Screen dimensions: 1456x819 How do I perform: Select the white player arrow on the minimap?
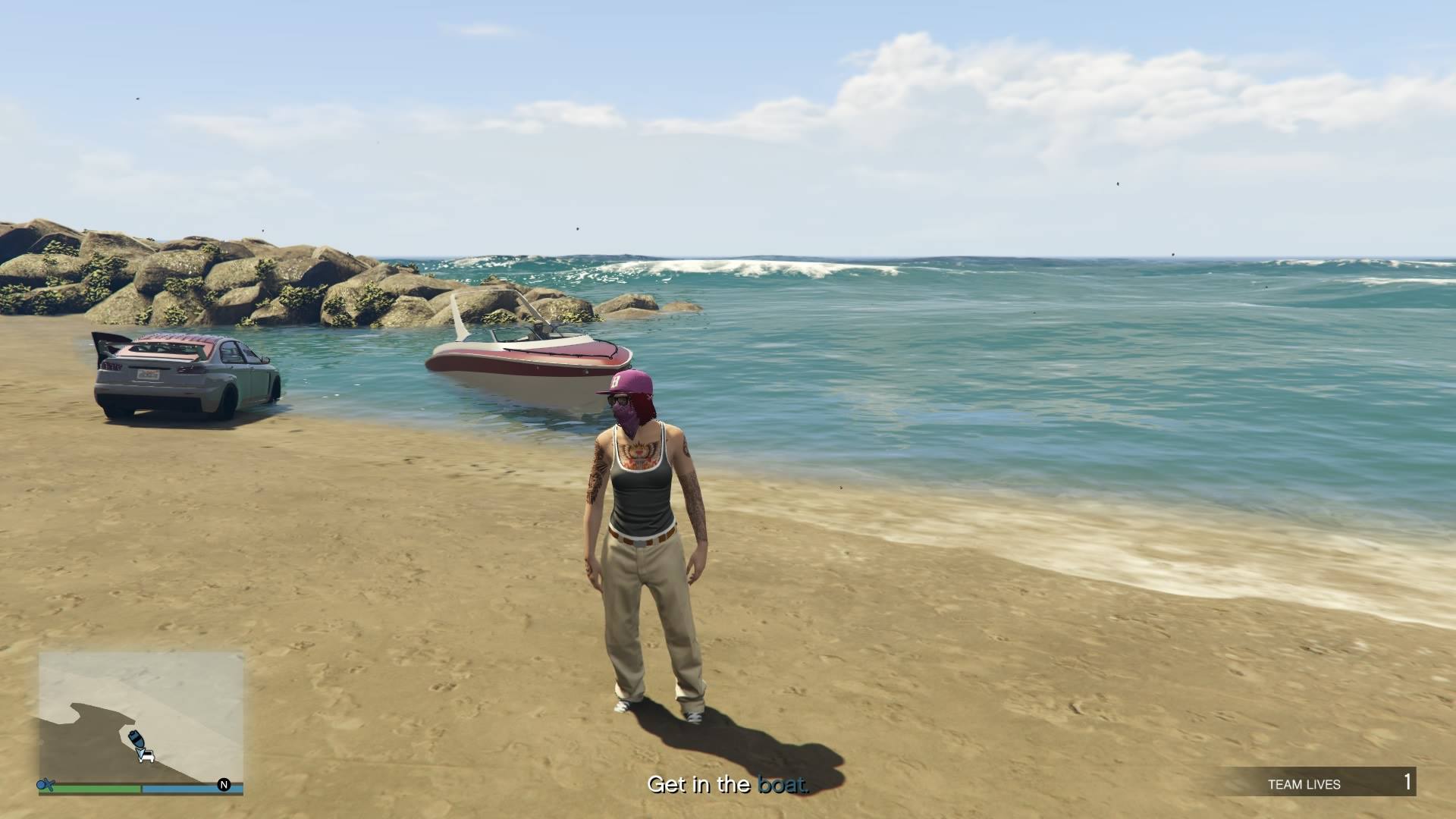[141, 753]
